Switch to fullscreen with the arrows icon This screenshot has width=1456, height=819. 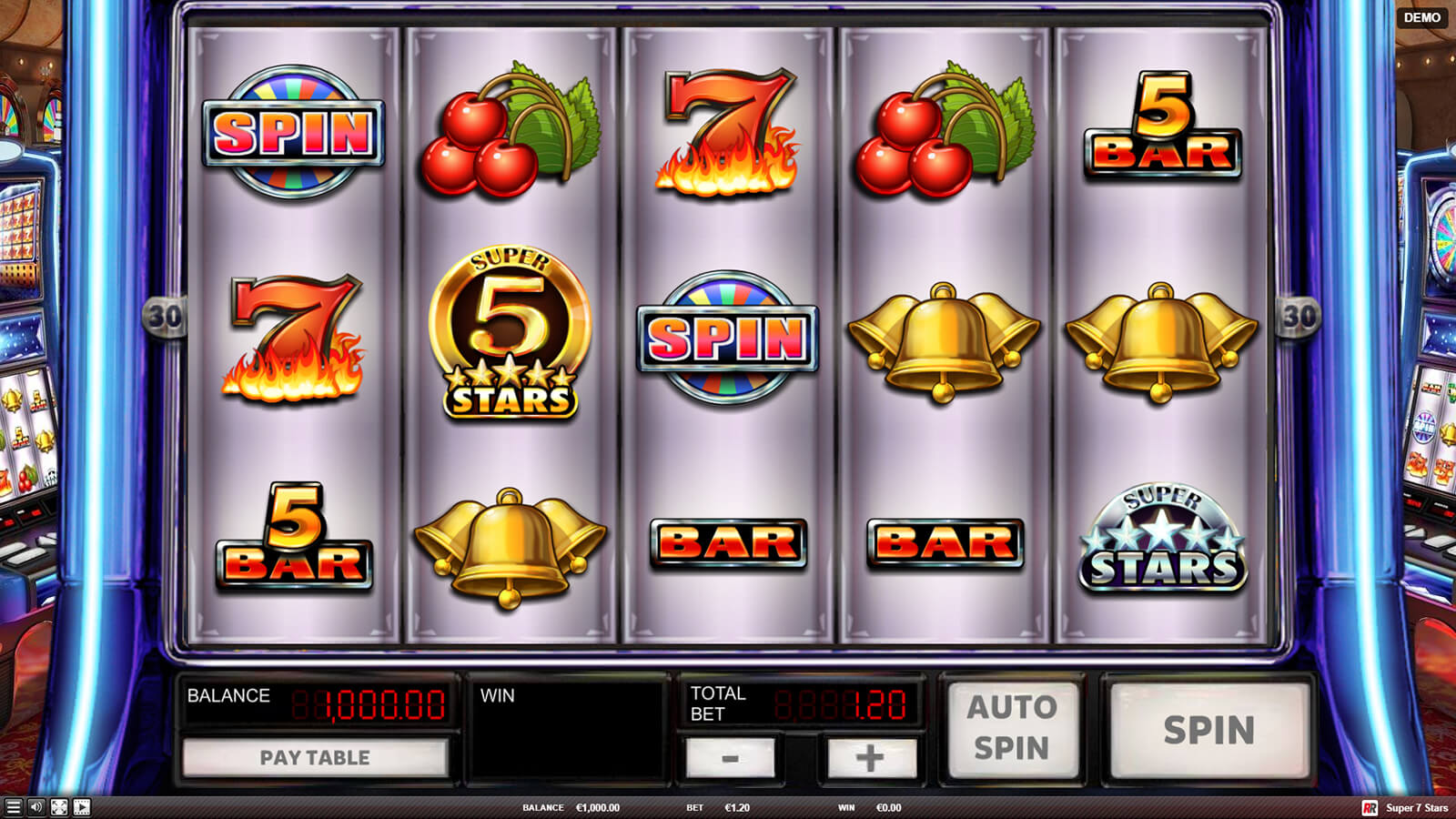pos(59,807)
